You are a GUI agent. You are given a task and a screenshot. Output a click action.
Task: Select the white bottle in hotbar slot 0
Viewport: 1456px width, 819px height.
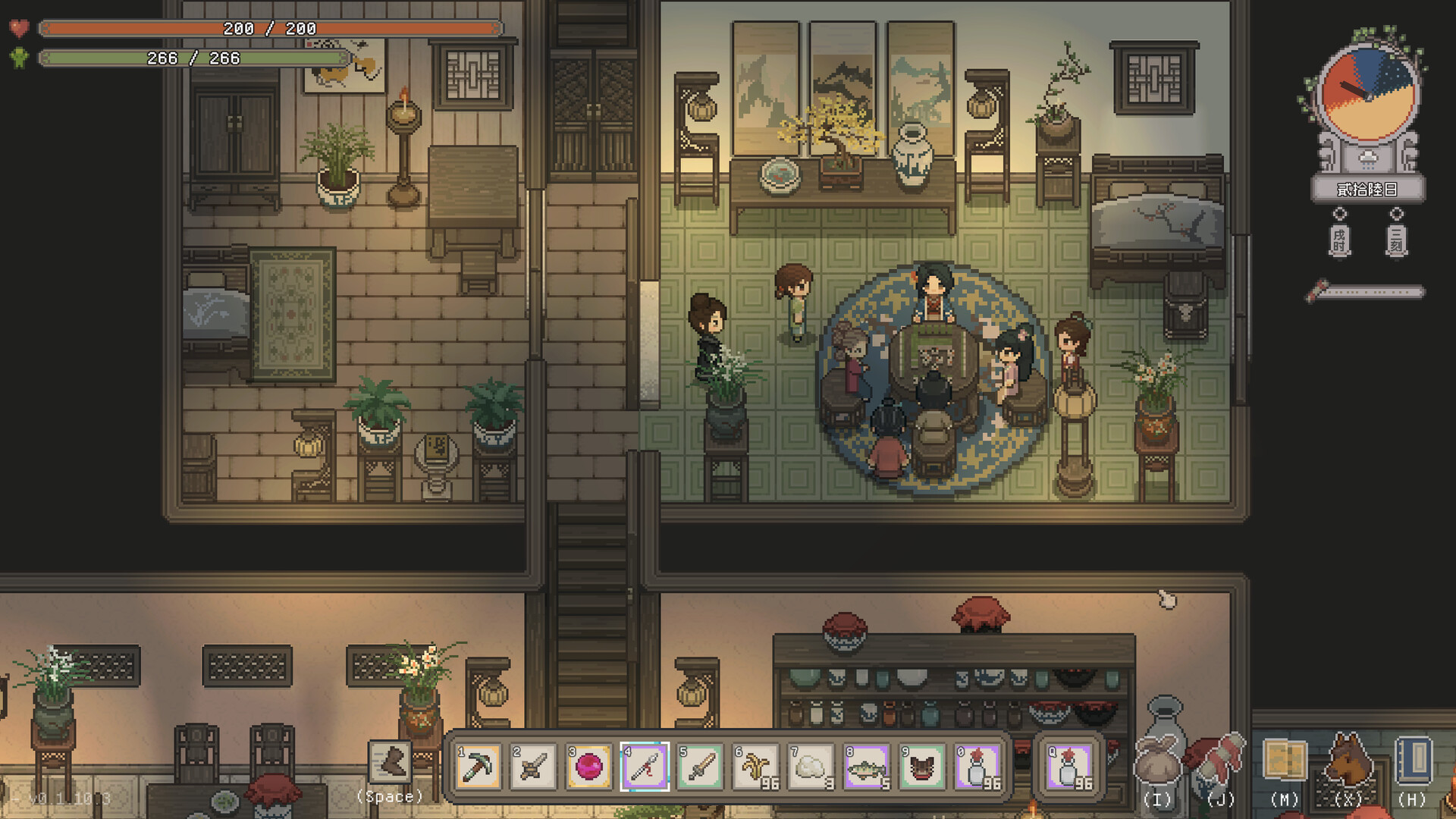click(977, 767)
